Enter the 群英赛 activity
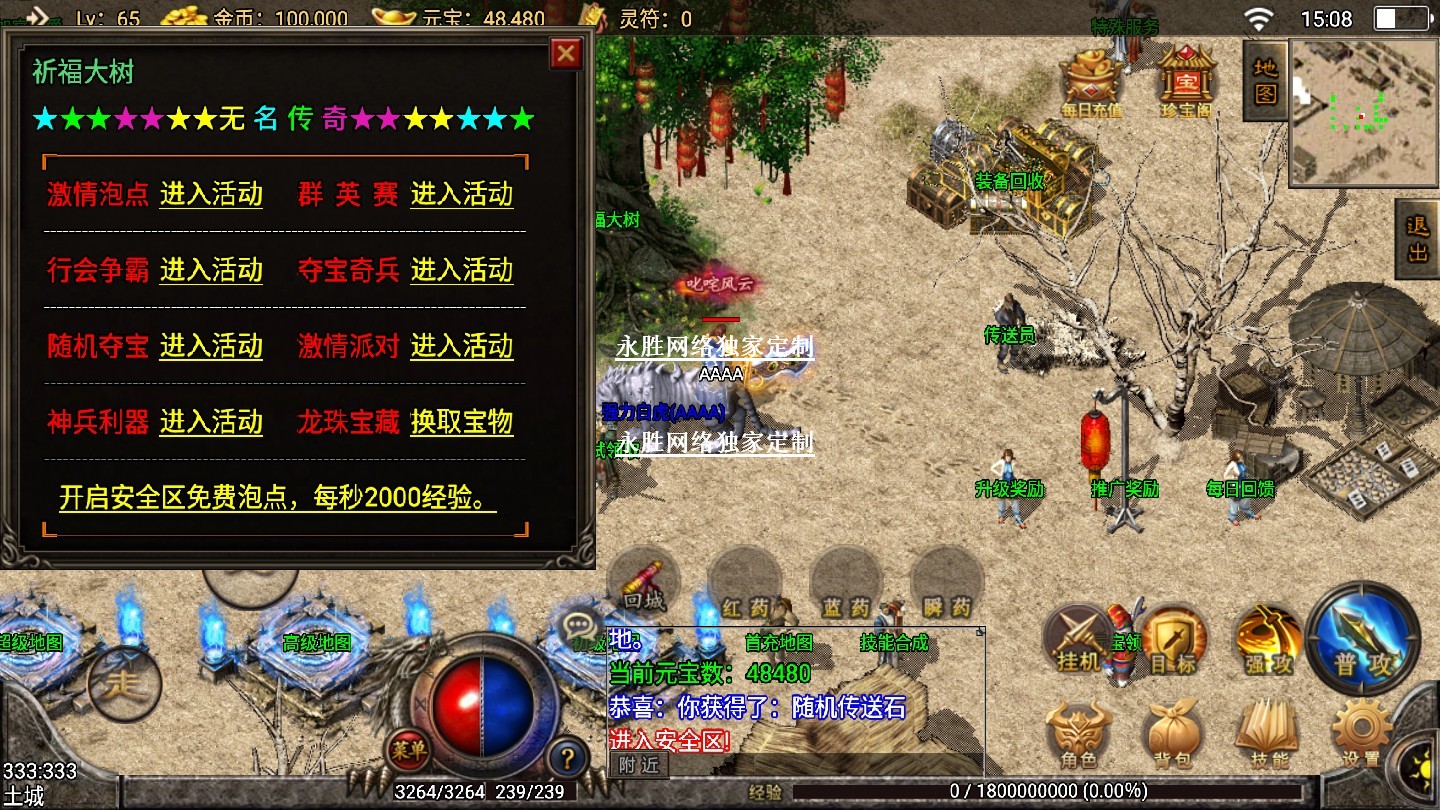The height and width of the screenshot is (810, 1440). pyautogui.click(x=461, y=194)
